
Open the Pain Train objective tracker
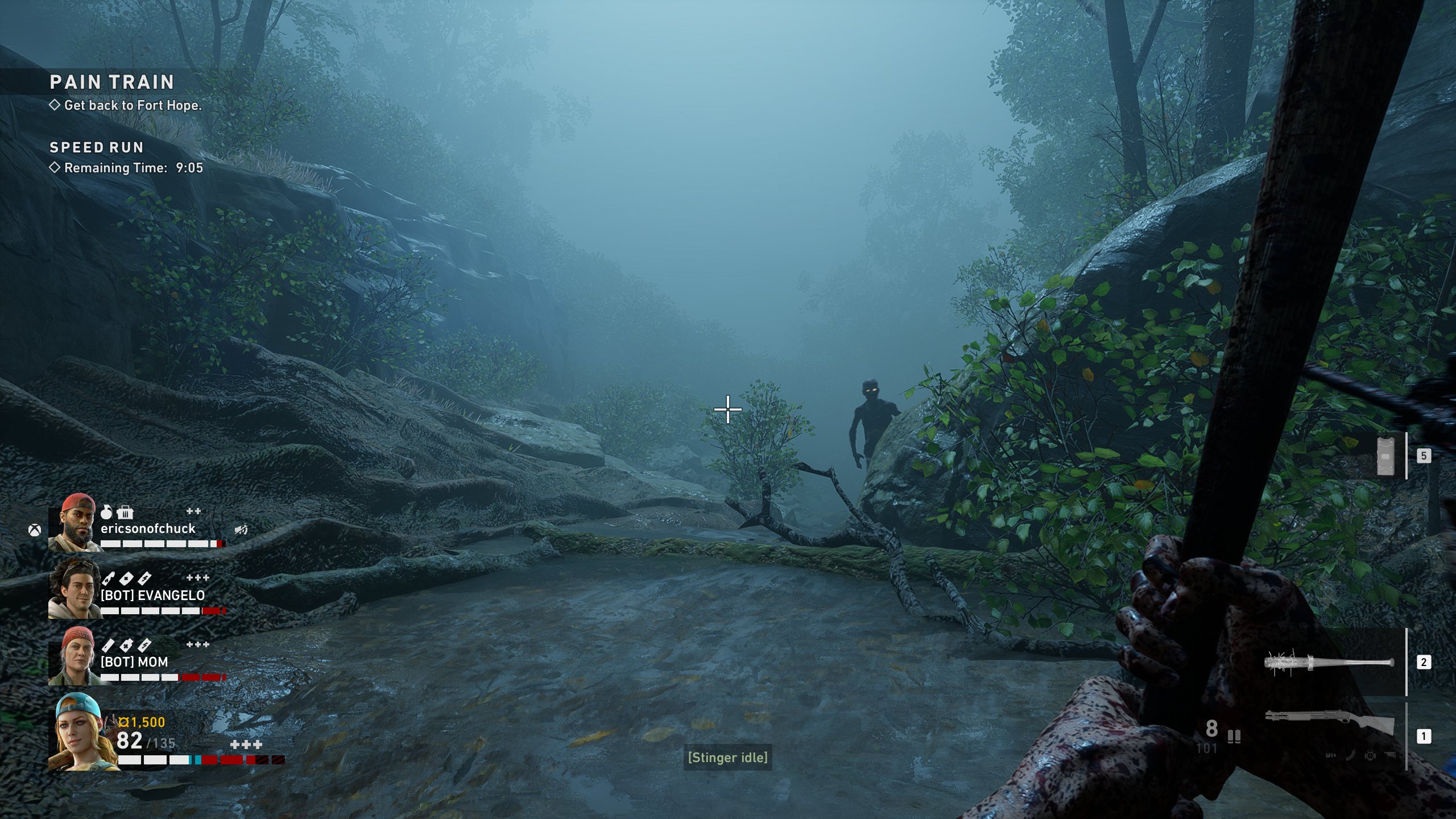click(x=112, y=82)
